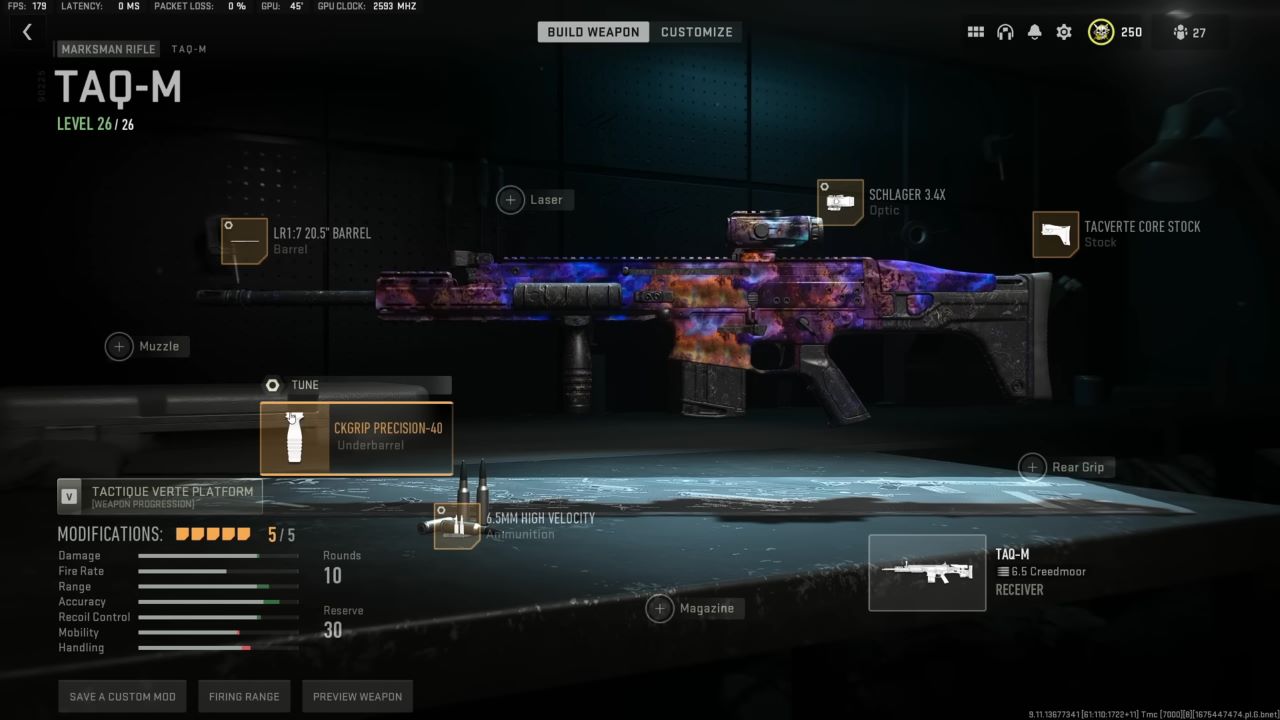Click Save A Custom Mod
The width and height of the screenshot is (1280, 720).
pos(122,696)
